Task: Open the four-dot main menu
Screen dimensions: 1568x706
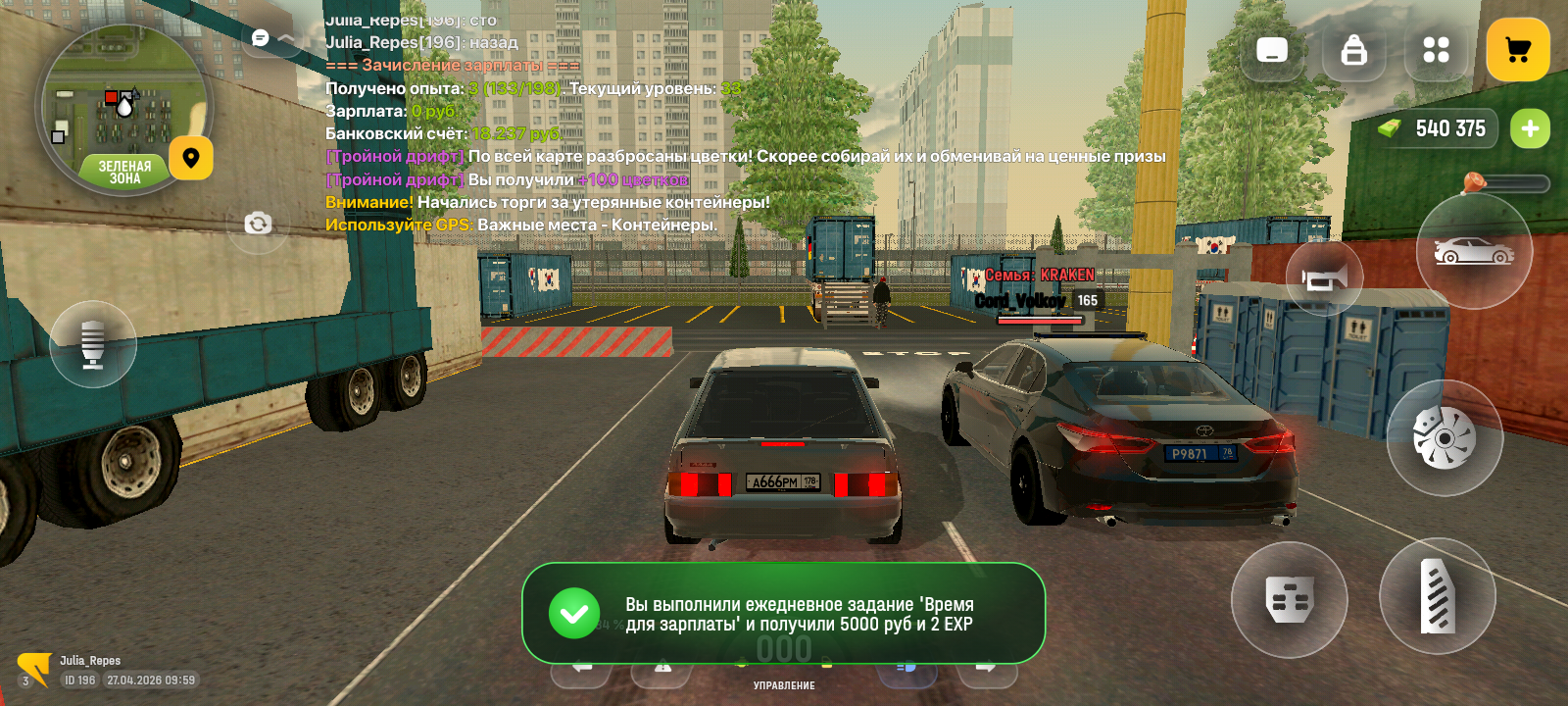Action: (1436, 50)
